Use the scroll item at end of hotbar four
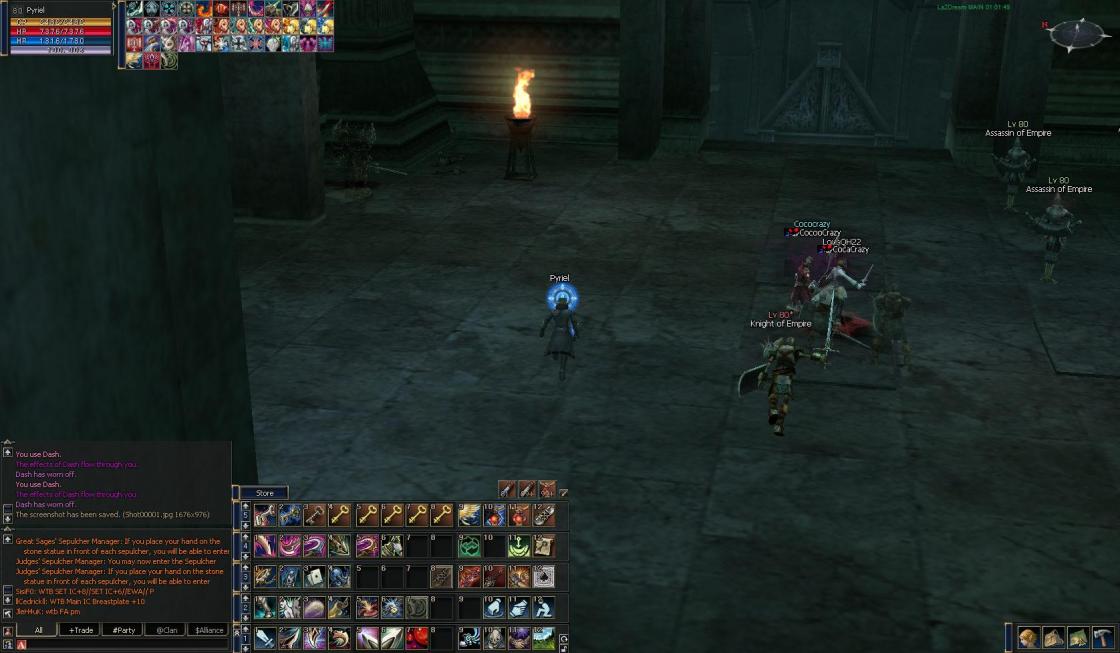Image resolution: width=1120 pixels, height=653 pixels. tap(544, 546)
